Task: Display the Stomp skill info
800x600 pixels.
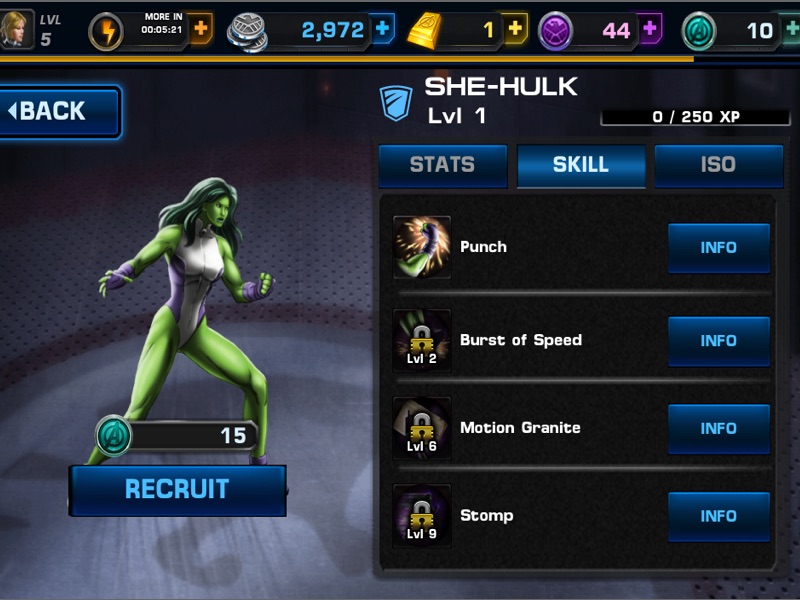Action: click(718, 516)
